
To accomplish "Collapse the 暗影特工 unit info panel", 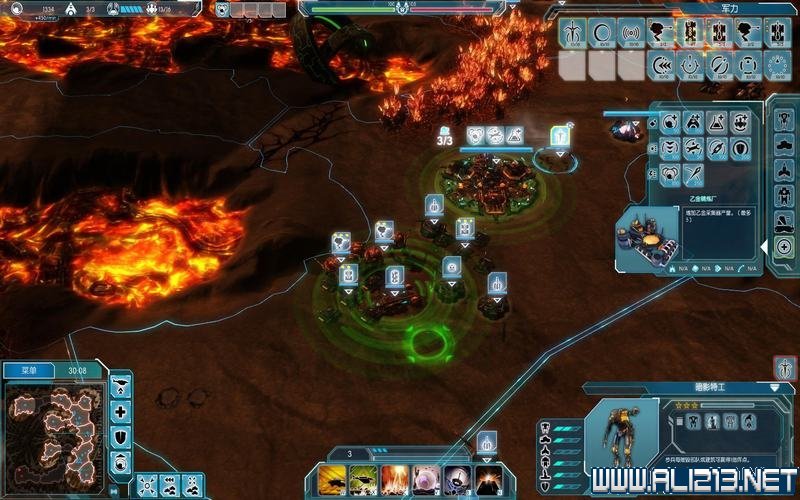I will pyautogui.click(x=776, y=387).
